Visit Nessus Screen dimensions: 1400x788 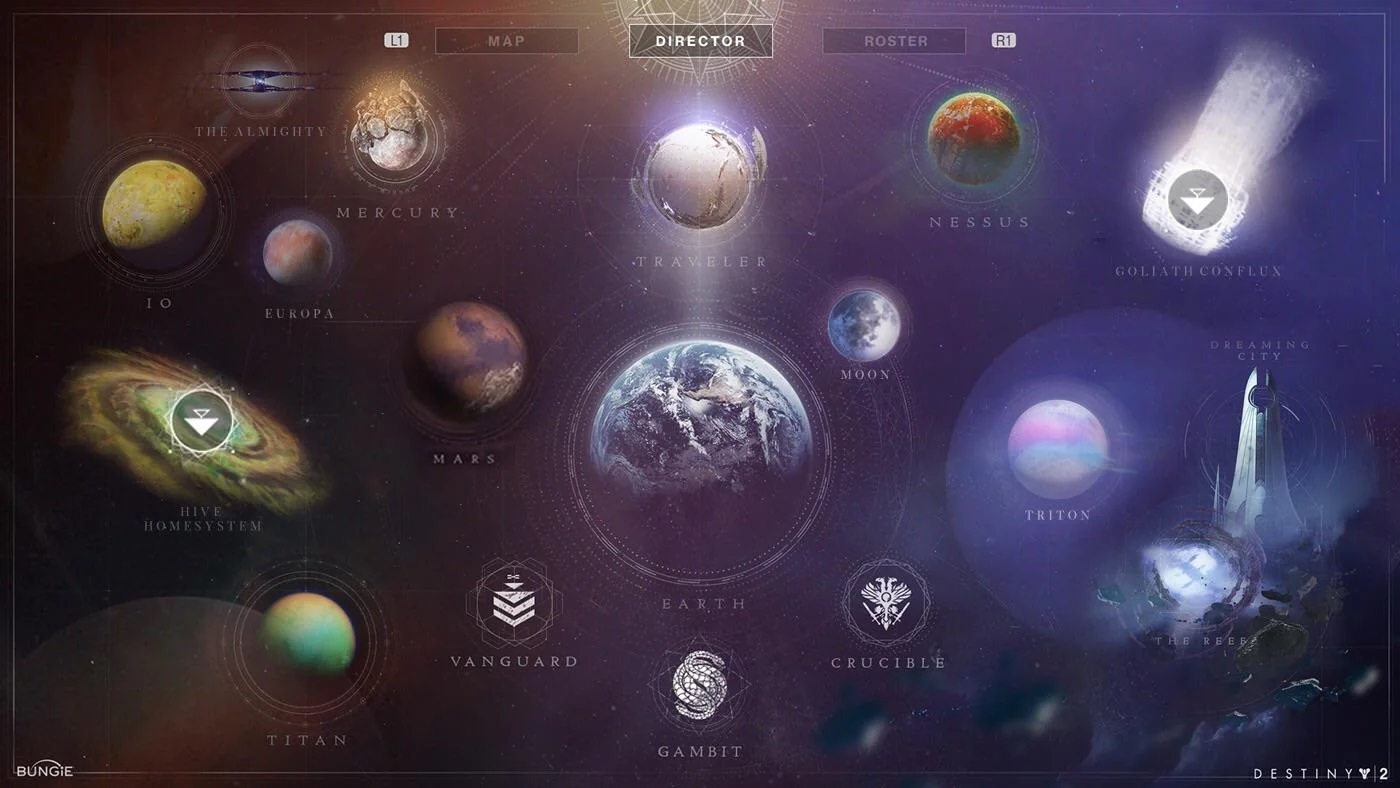point(975,140)
